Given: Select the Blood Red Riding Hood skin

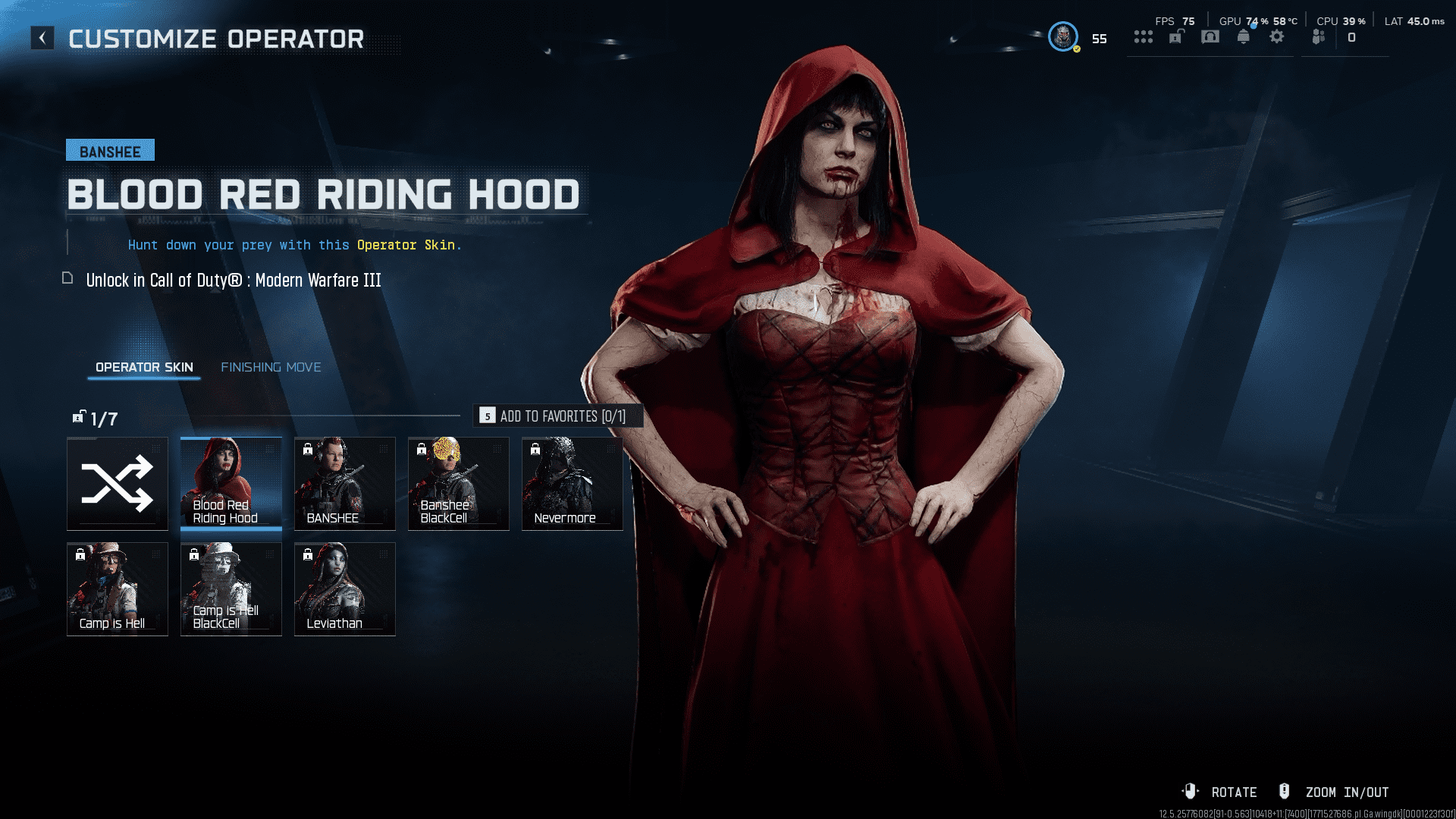Looking at the screenshot, I should point(231,484).
